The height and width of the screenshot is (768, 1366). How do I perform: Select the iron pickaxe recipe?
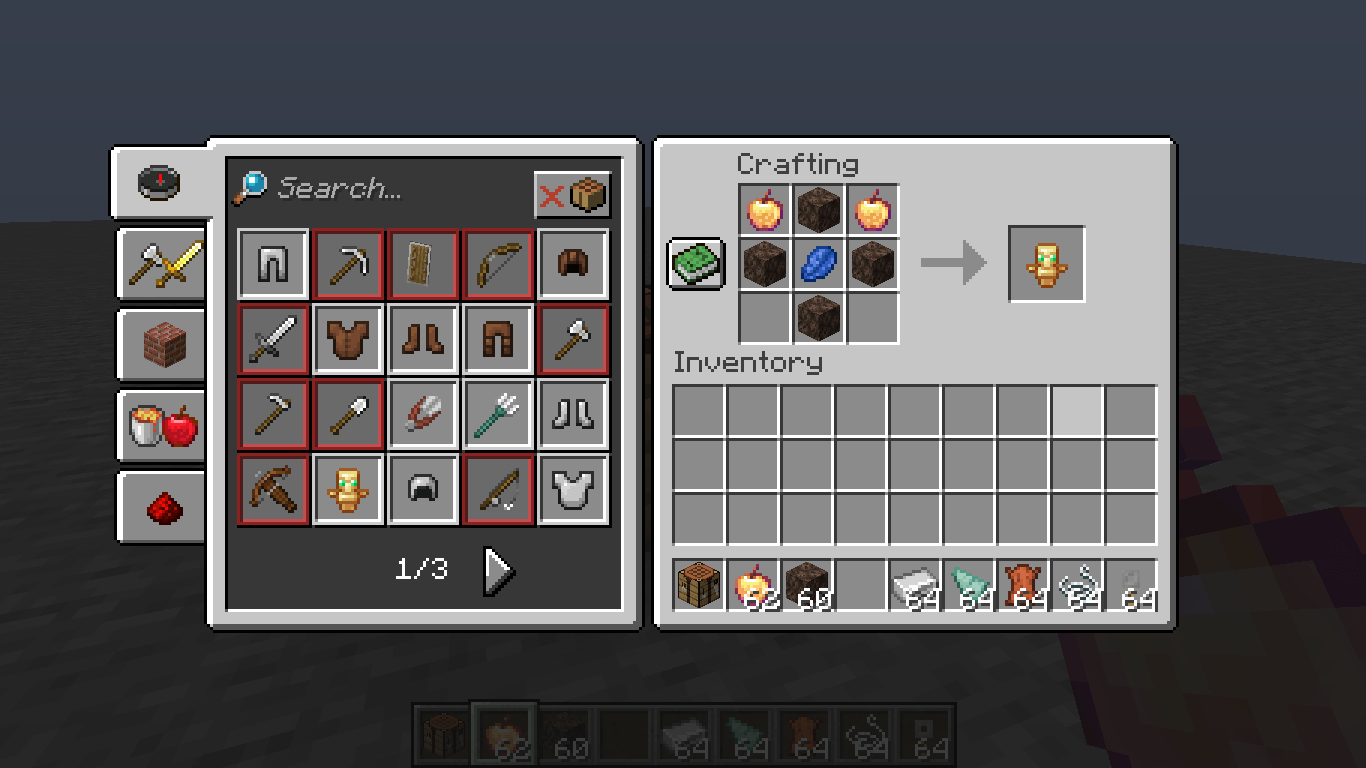(x=348, y=264)
